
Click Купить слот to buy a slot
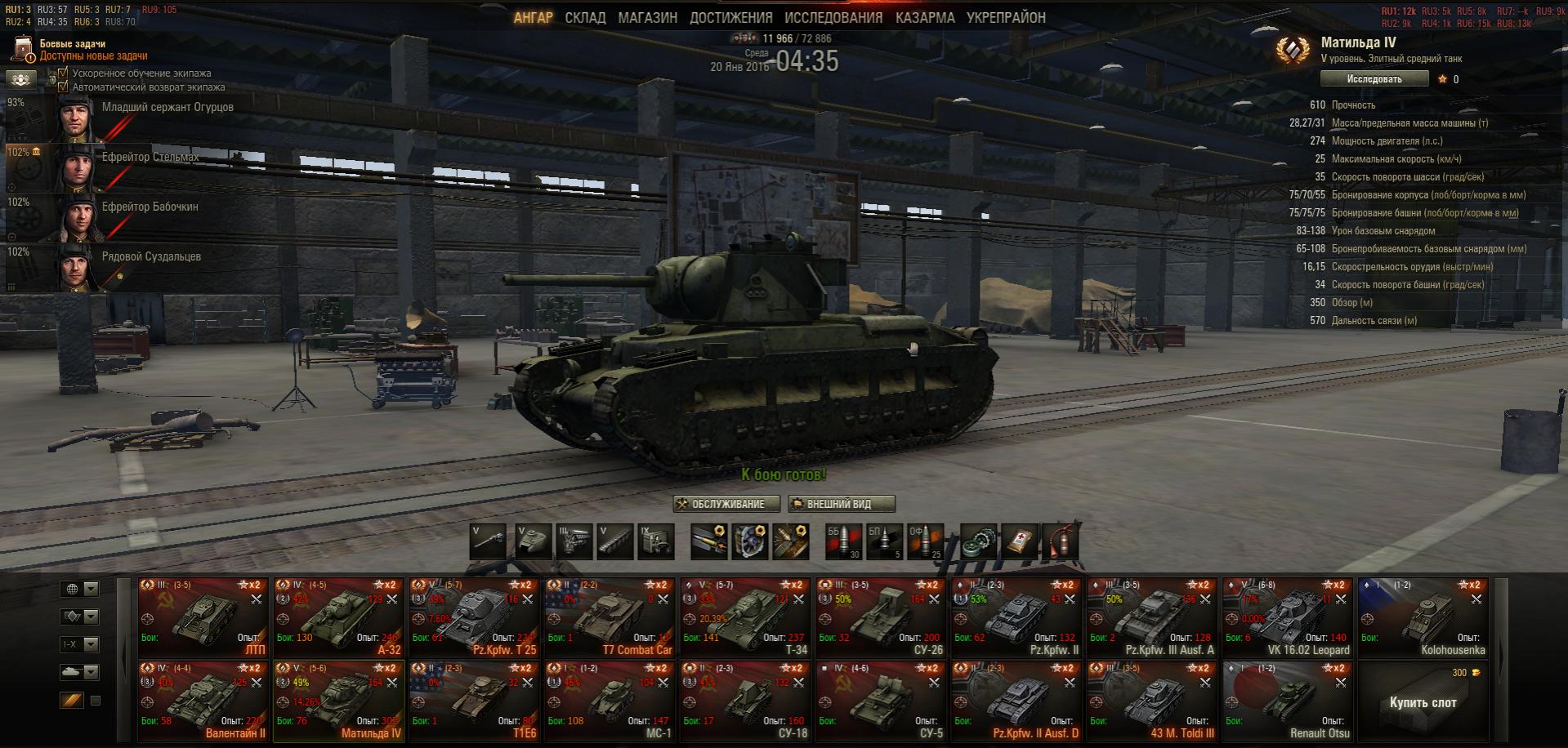1423,702
